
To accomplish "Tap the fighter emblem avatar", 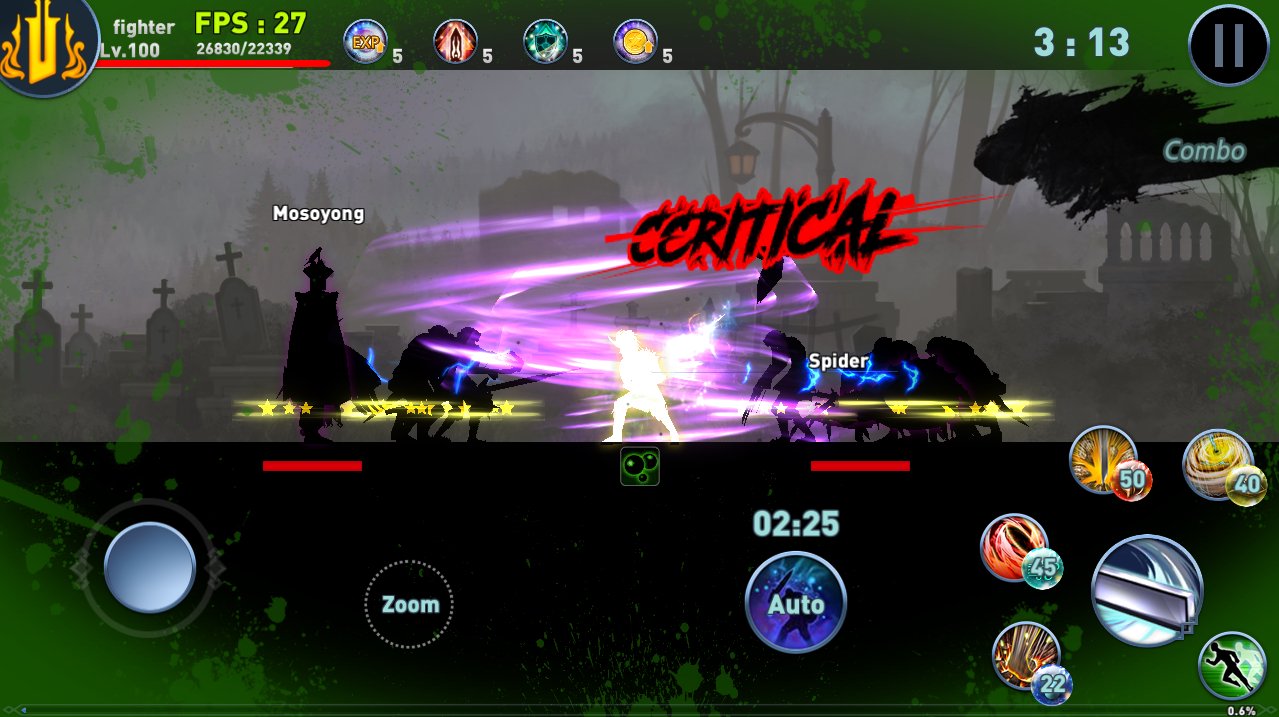I will point(46,45).
